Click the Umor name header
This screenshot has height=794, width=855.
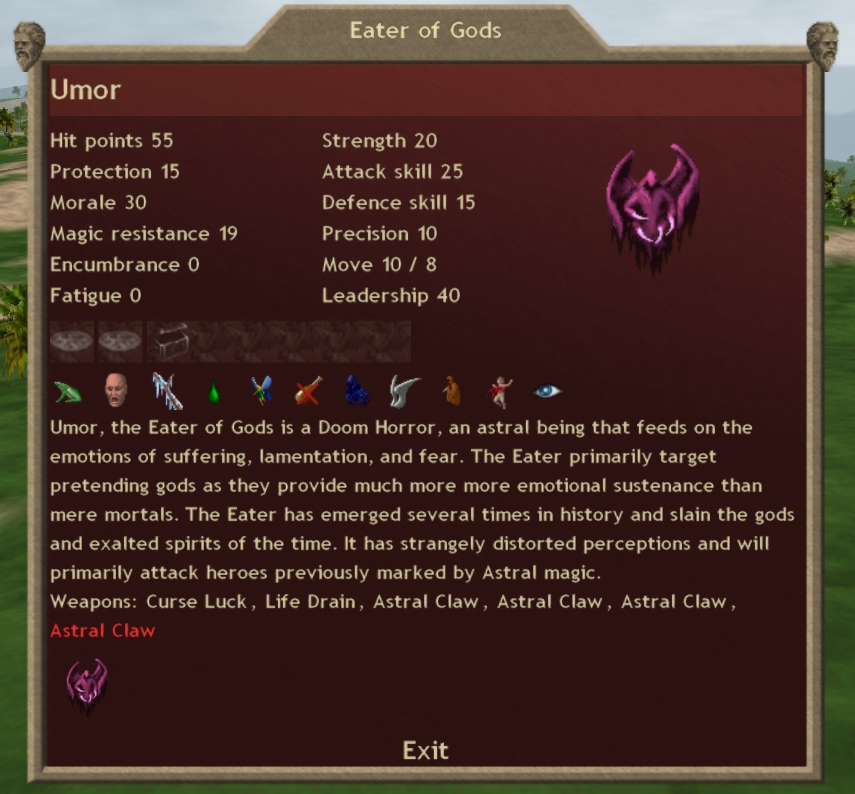pyautogui.click(x=86, y=90)
